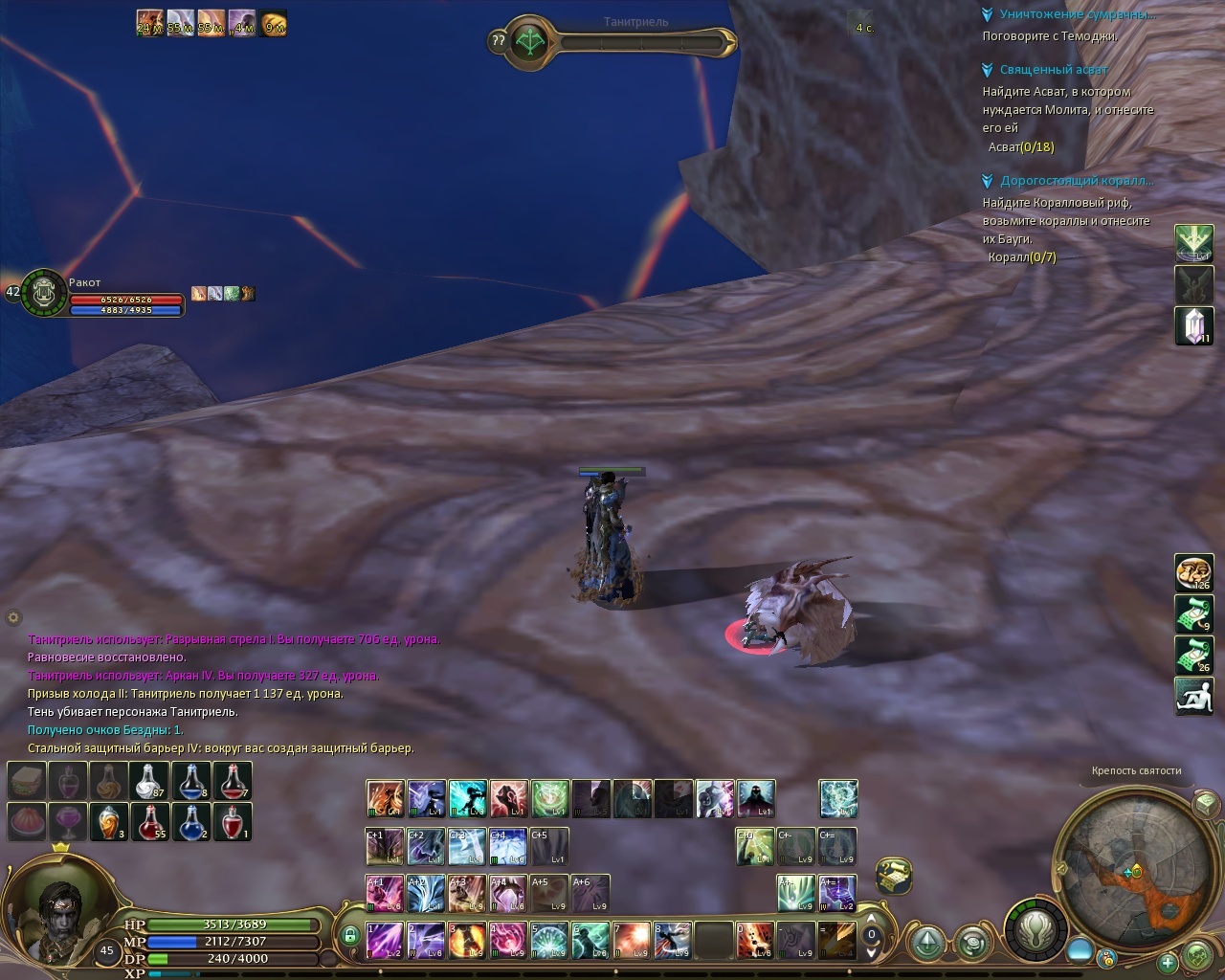Trigger the skill bound to C+4

(x=508, y=846)
